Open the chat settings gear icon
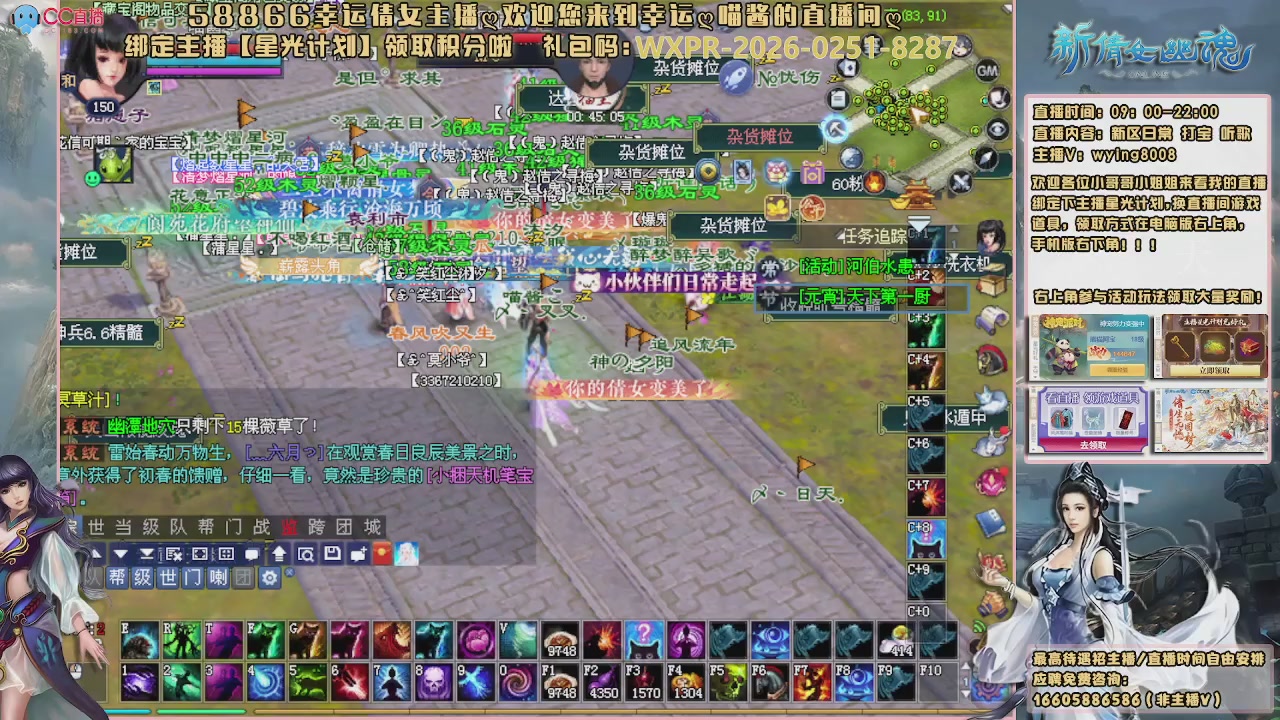 270,578
